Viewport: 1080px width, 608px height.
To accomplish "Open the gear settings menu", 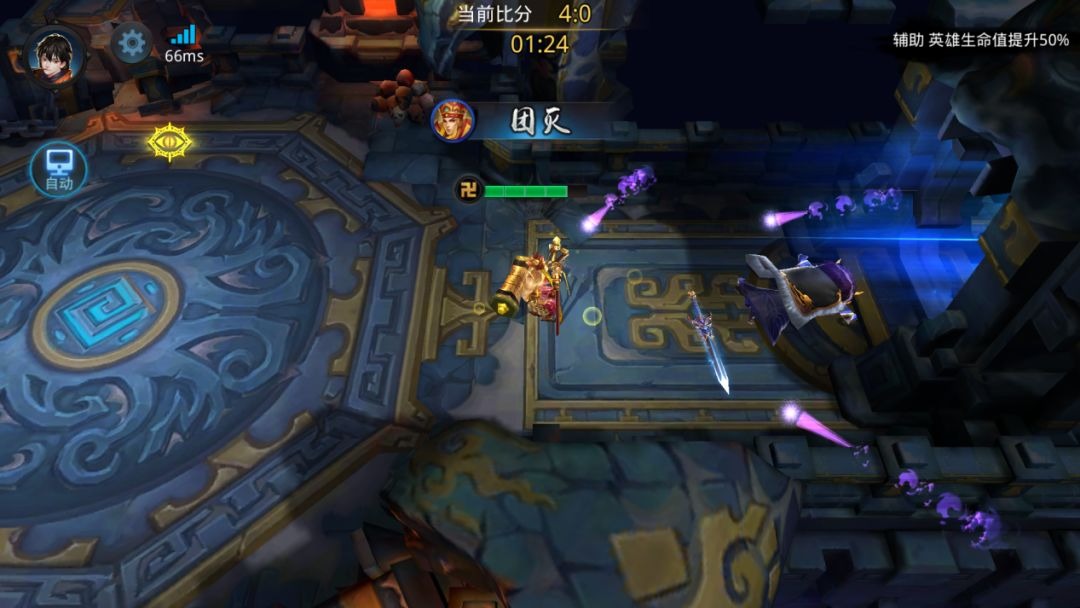I will coord(131,43).
